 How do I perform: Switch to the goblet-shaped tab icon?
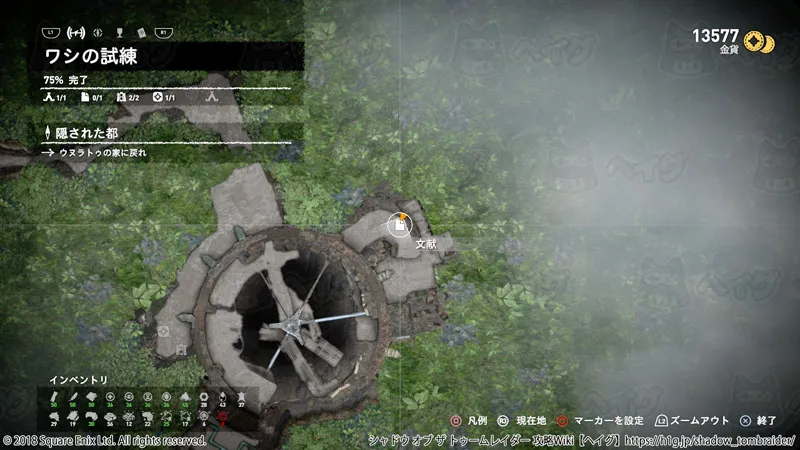(x=118, y=32)
